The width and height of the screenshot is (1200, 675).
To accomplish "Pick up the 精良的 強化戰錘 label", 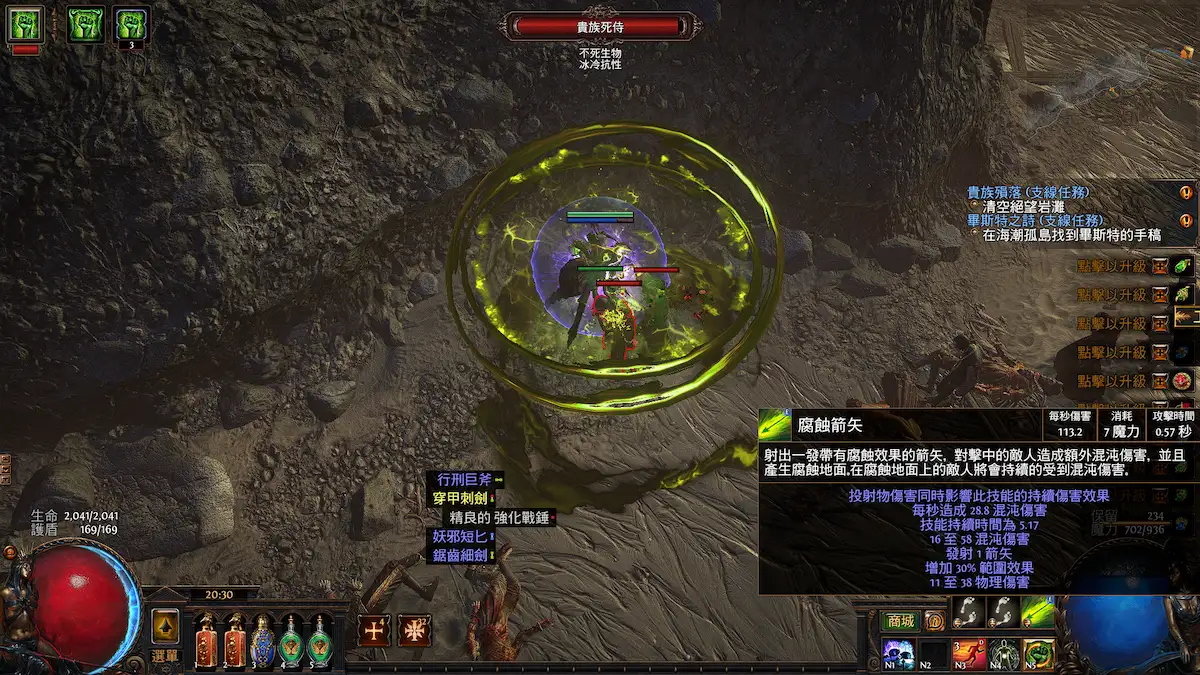I will click(x=497, y=517).
